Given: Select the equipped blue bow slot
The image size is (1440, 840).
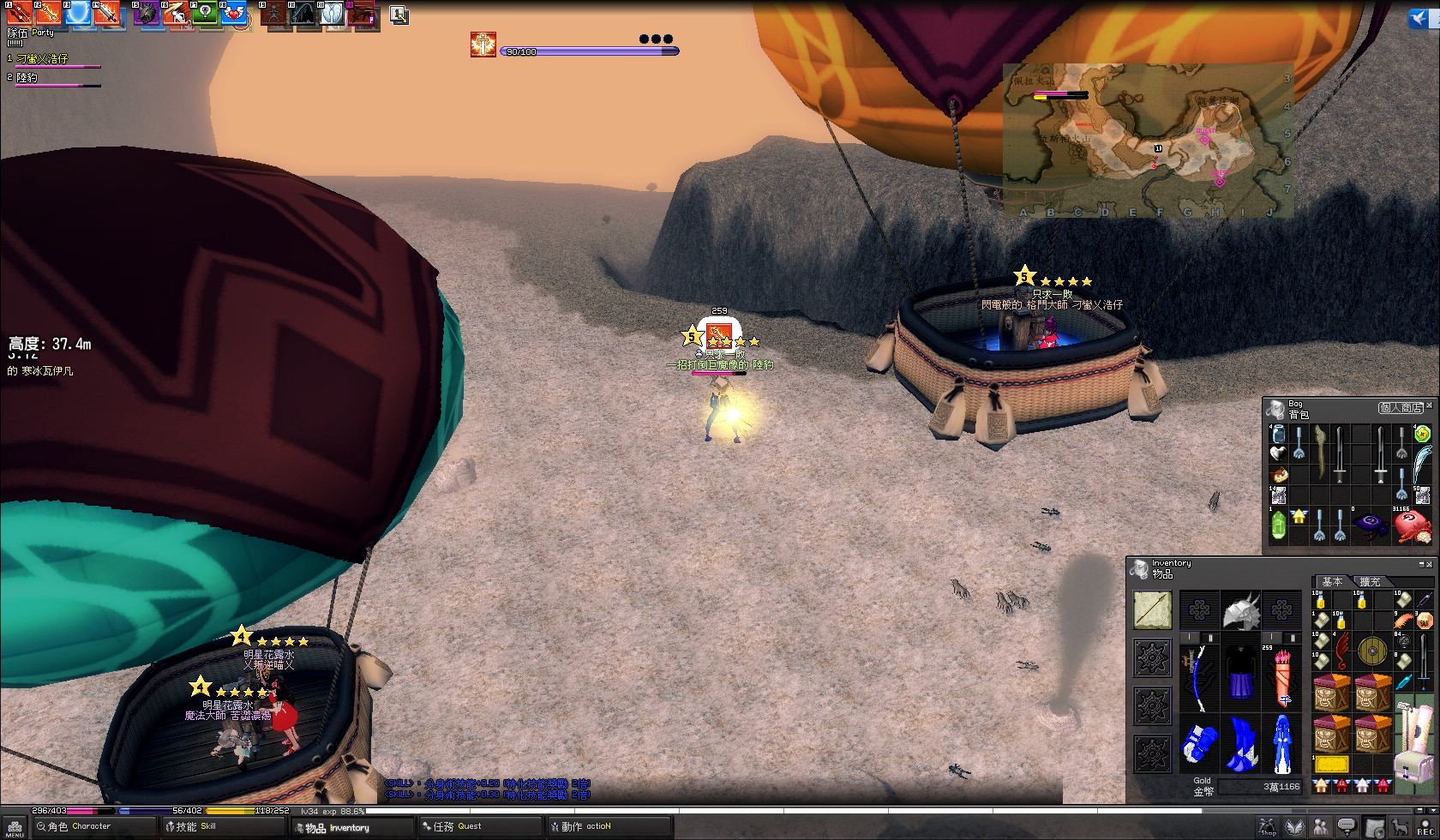Looking at the screenshot, I should pos(1198,677).
